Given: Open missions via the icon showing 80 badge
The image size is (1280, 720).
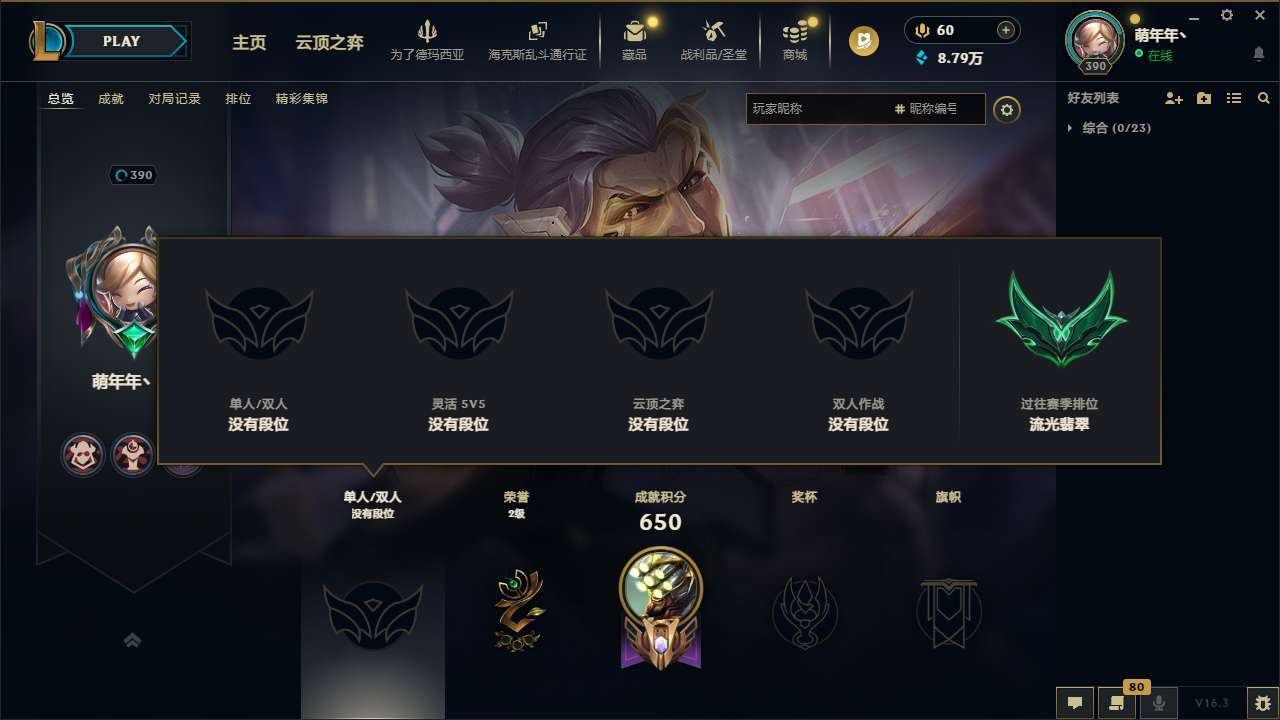Looking at the screenshot, I should point(1117,703).
